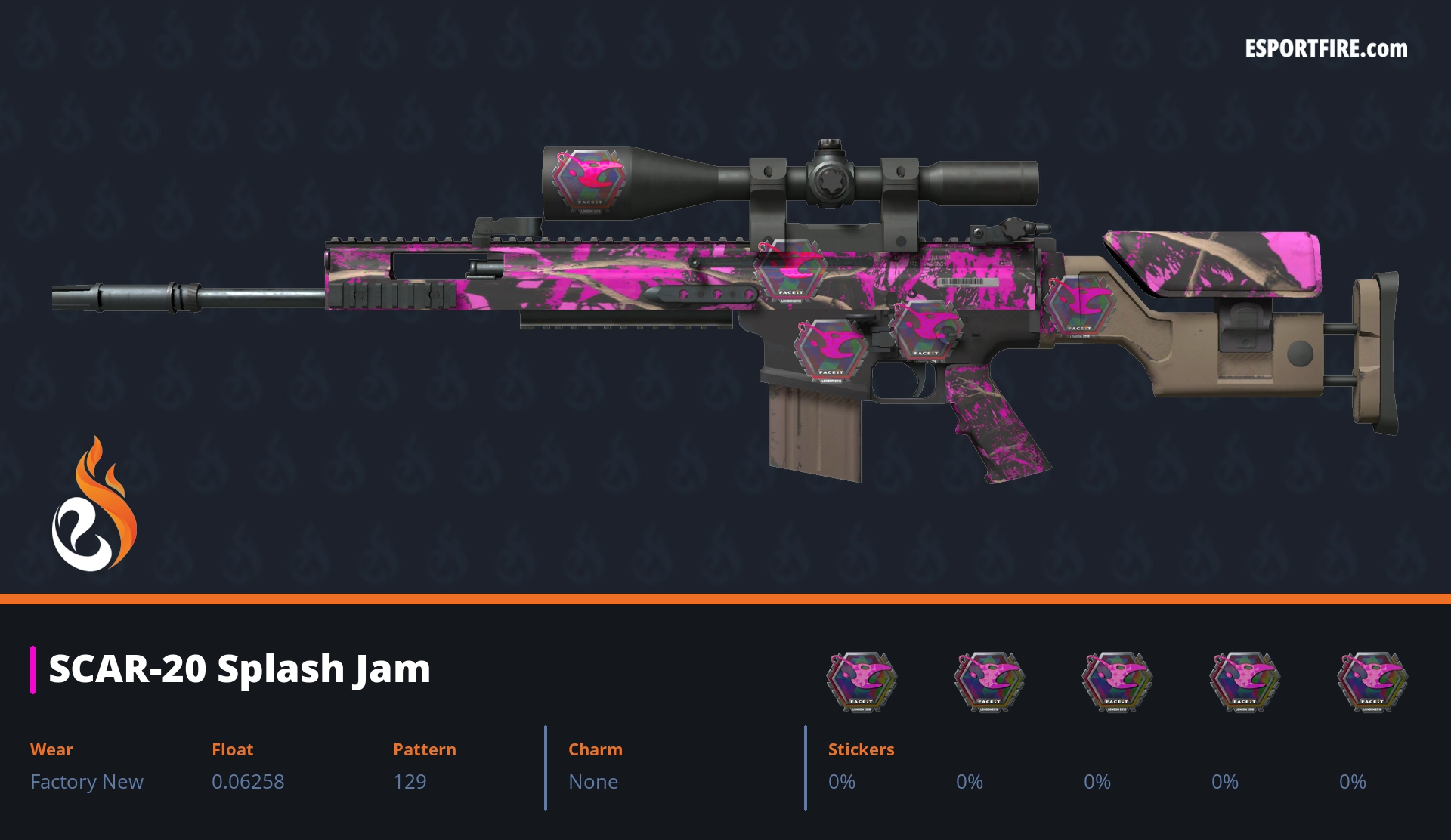
Task: Click the orange flame logo
Action: click(94, 505)
